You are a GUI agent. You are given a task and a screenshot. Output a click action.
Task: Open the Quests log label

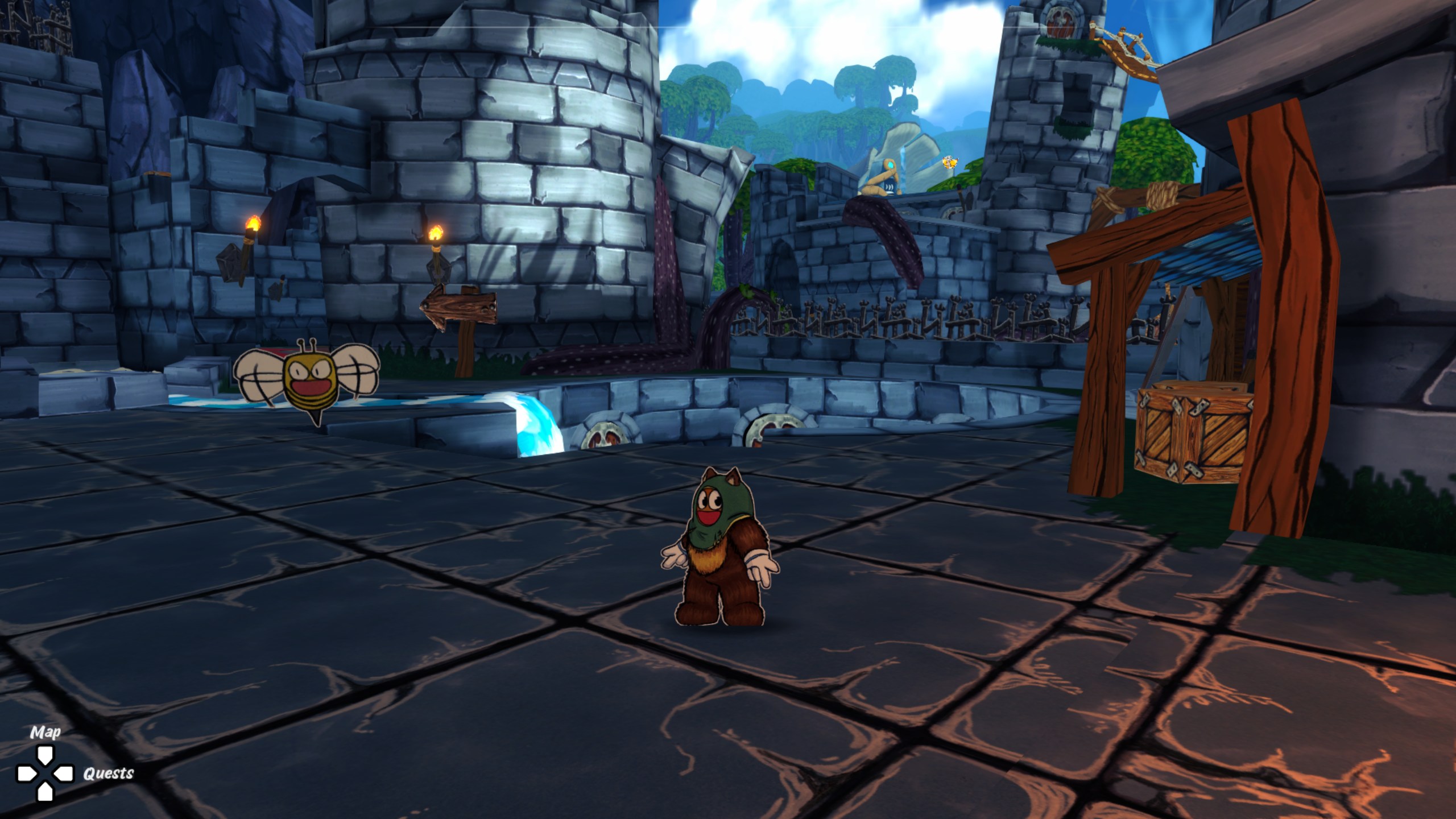pyautogui.click(x=108, y=773)
